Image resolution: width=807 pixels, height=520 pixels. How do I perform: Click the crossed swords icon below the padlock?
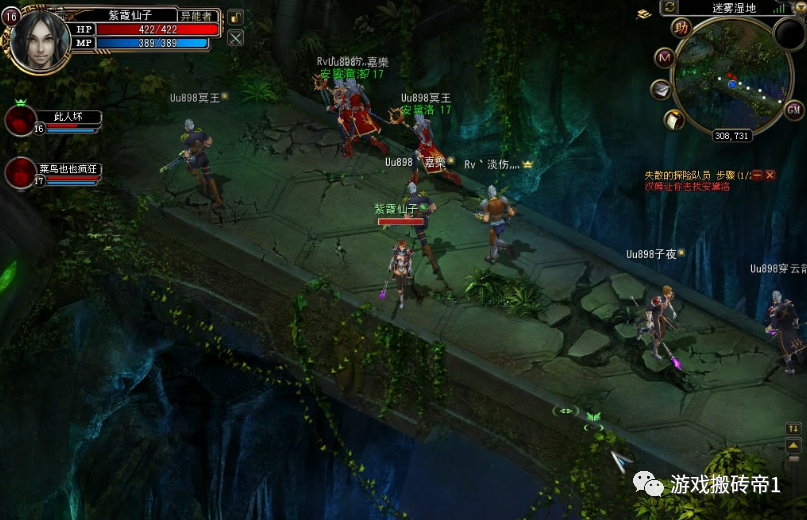pos(235,38)
